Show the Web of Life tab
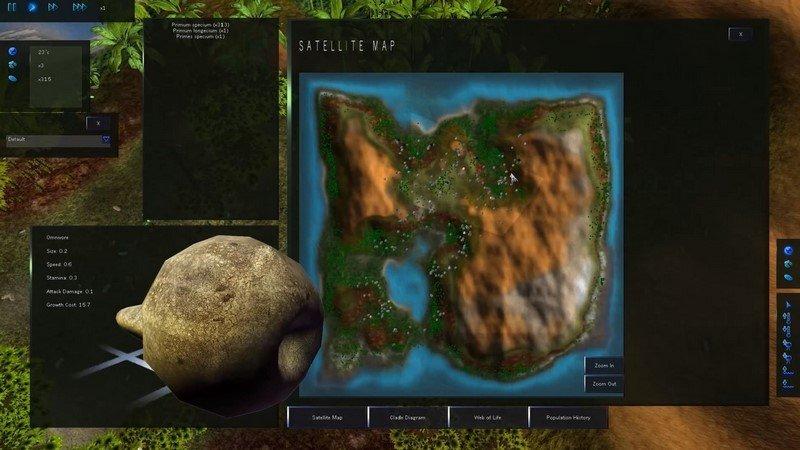Viewport: 800px width, 450px height. [x=487, y=416]
